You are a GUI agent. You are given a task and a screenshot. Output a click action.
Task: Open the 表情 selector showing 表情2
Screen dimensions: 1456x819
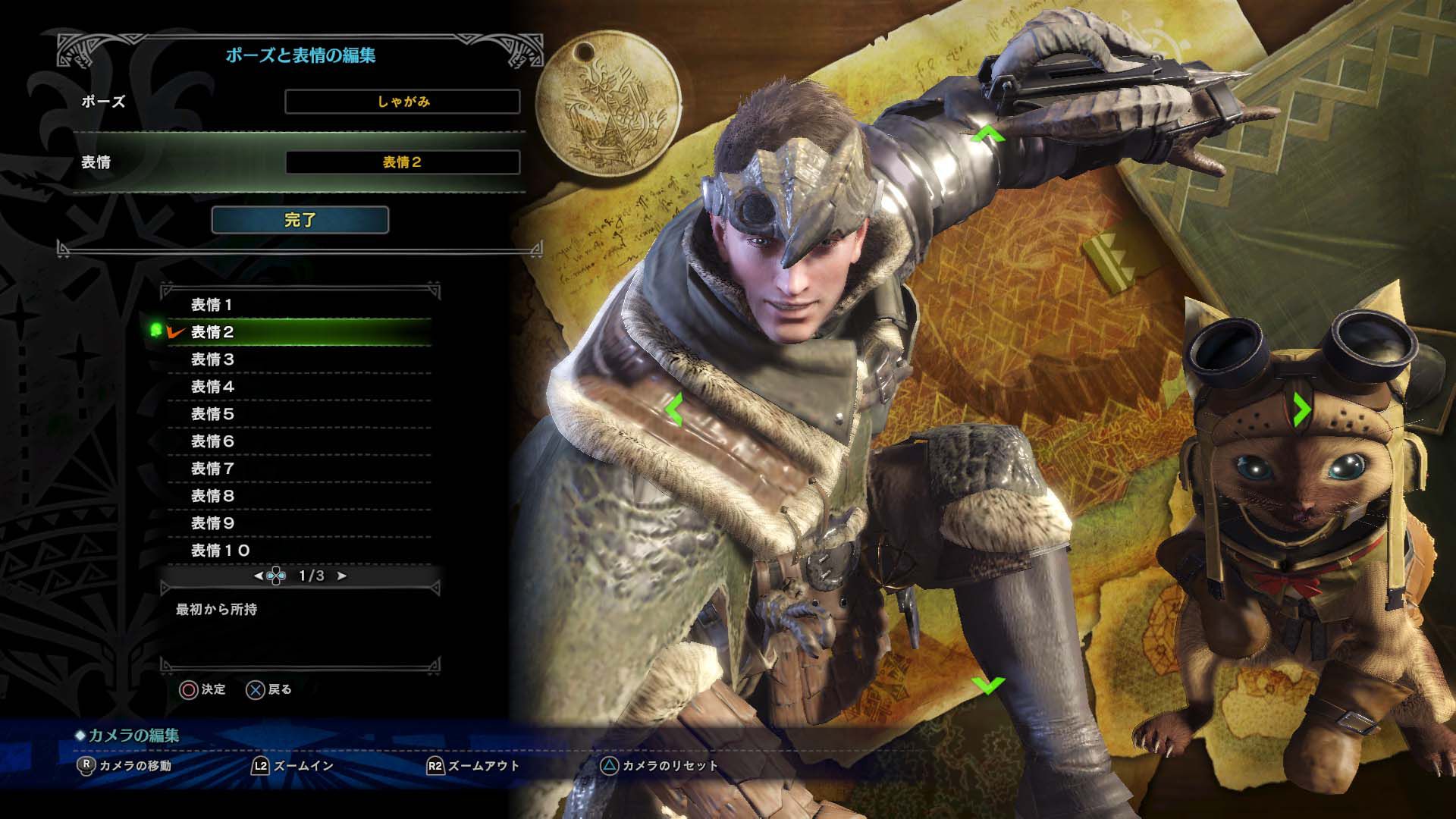click(x=403, y=161)
